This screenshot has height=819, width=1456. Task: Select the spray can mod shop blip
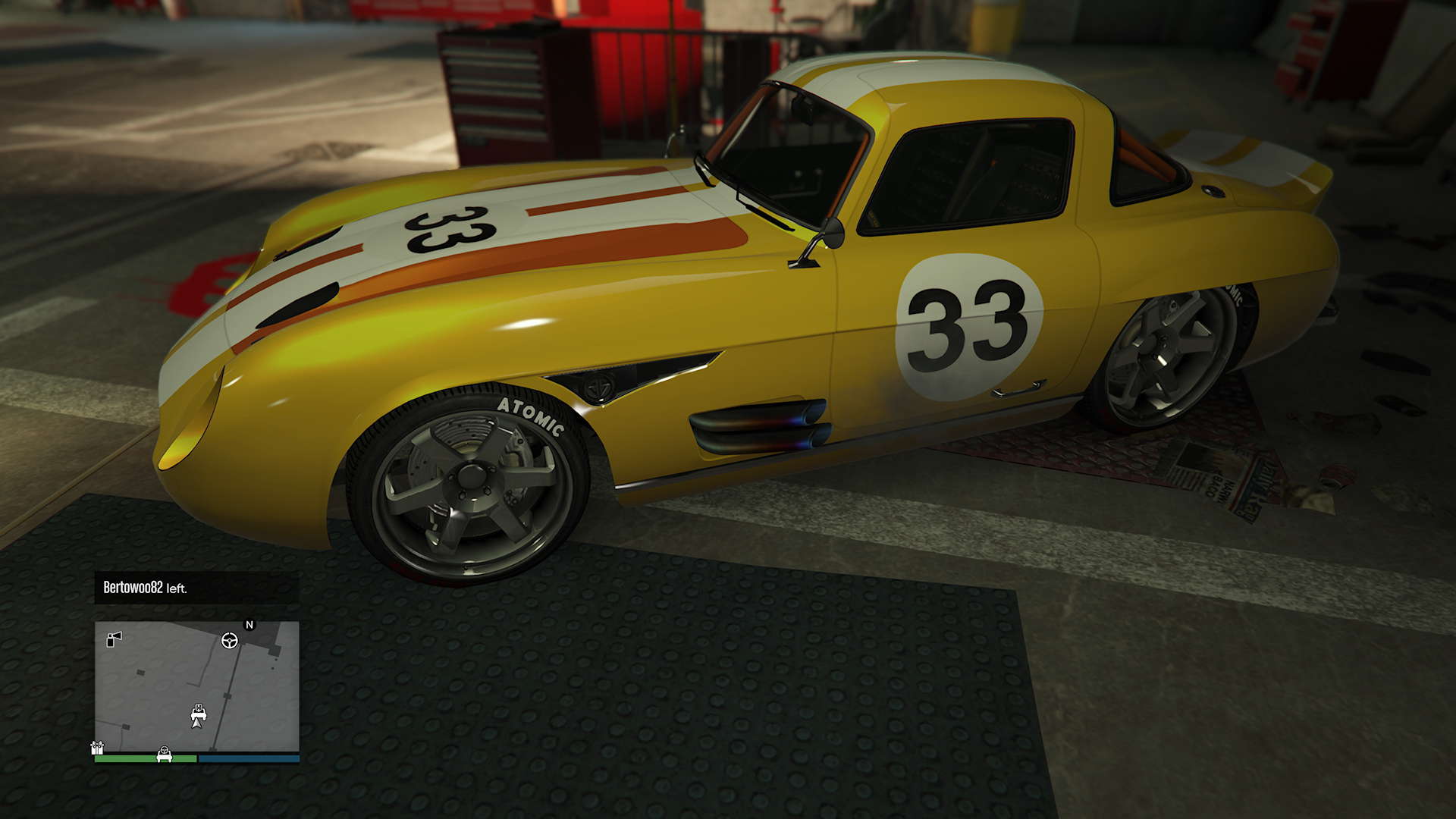114,639
